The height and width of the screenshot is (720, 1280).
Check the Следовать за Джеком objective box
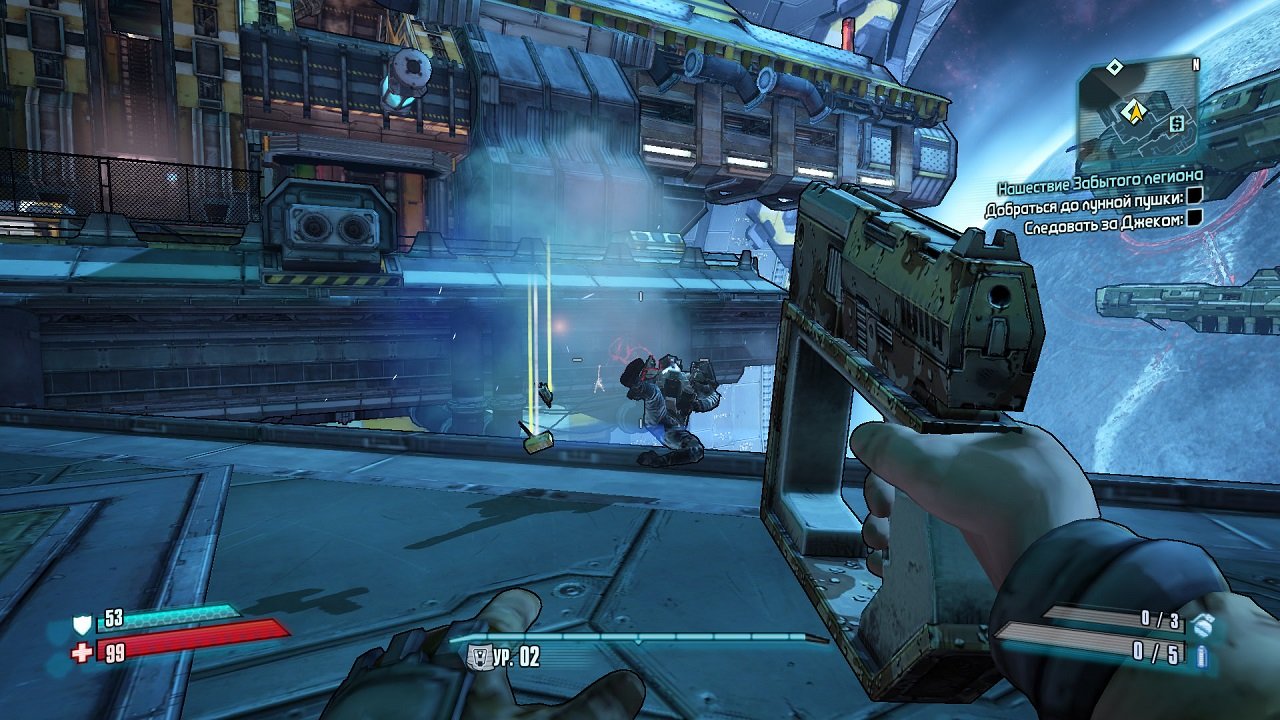(x=1197, y=218)
